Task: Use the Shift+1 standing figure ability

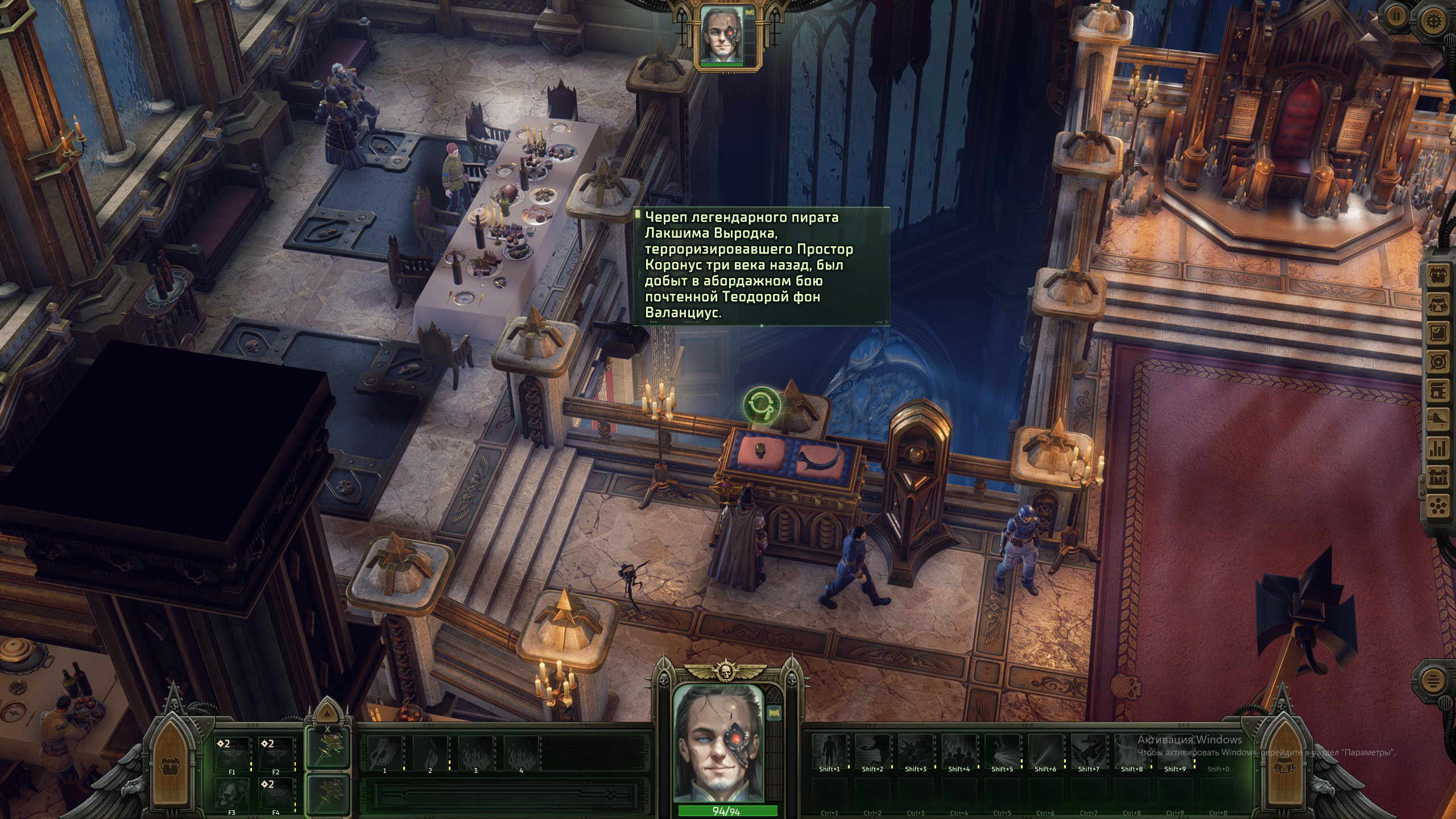Action: tap(829, 751)
